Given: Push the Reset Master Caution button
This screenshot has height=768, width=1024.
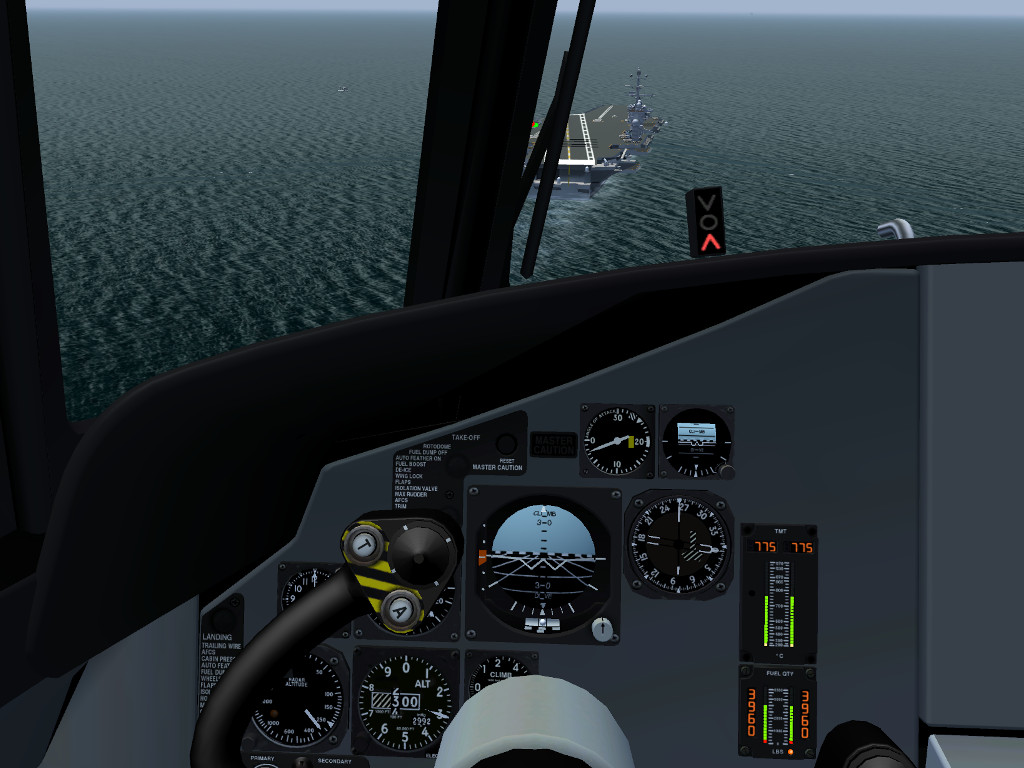Looking at the screenshot, I should (x=507, y=445).
